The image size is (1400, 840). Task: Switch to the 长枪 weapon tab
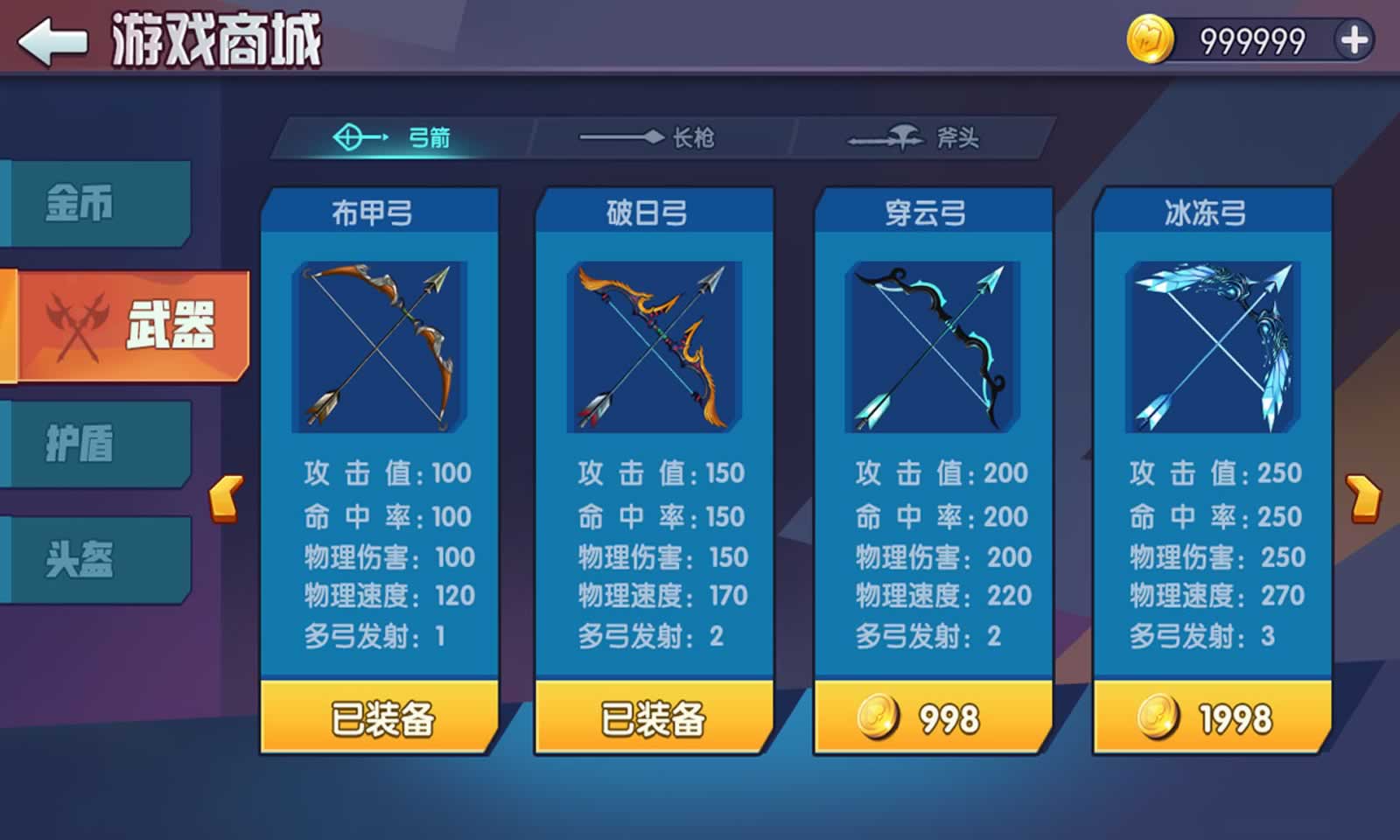pyautogui.click(x=692, y=136)
